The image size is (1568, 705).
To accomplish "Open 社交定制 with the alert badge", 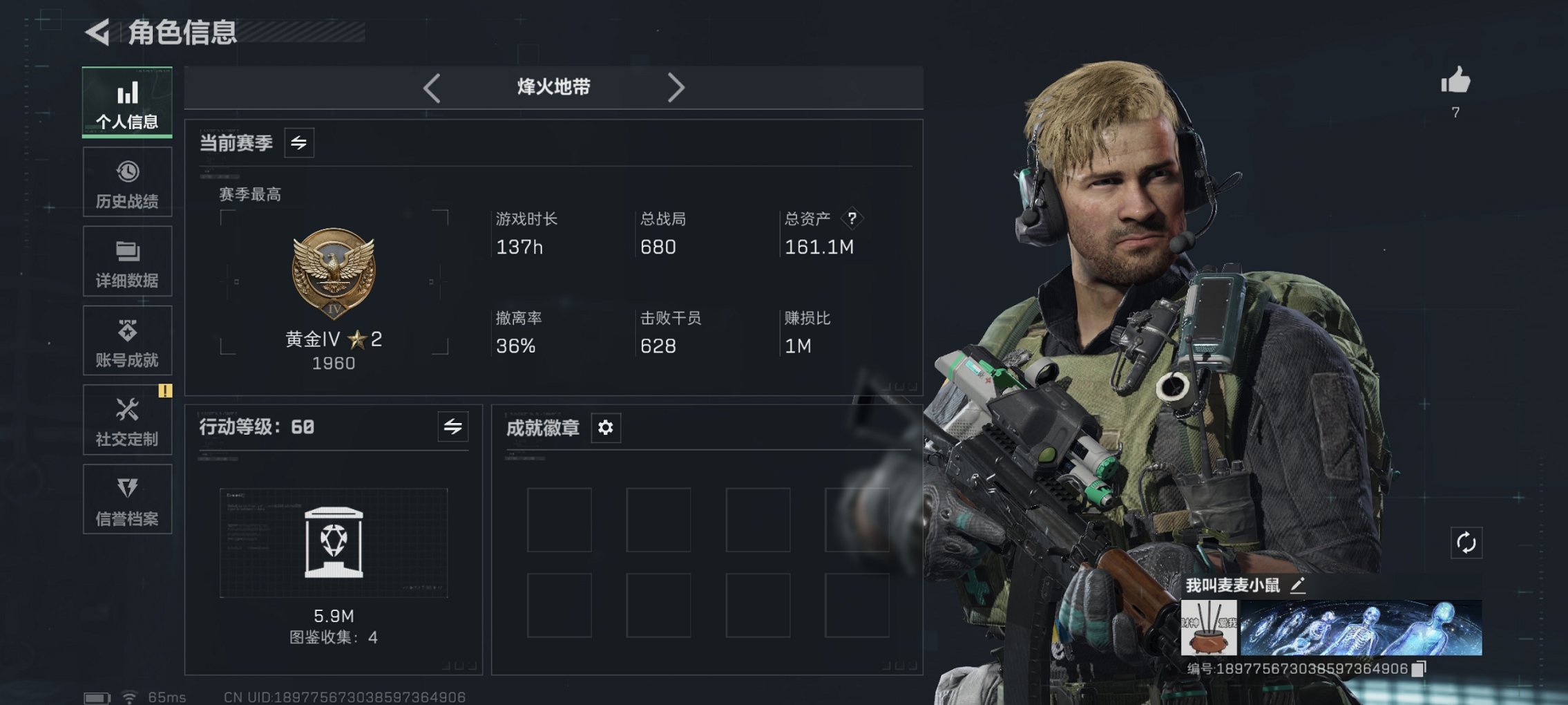I will click(126, 420).
